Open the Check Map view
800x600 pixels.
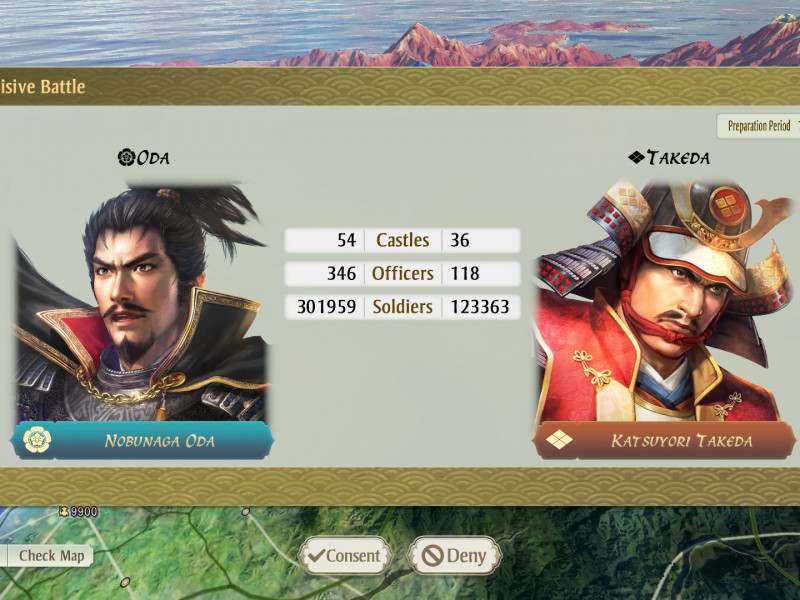pos(49,556)
